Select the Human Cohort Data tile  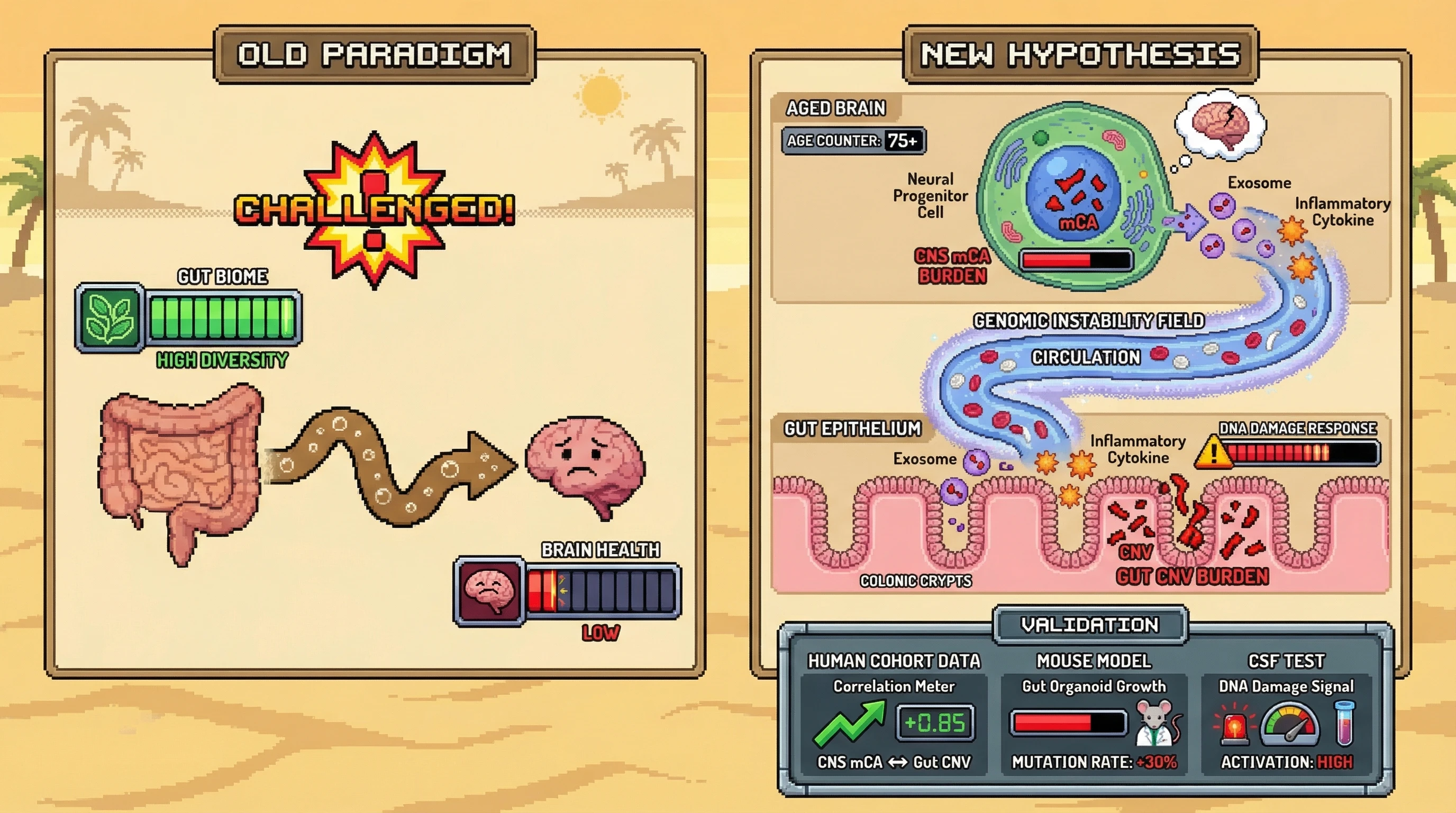tap(894, 712)
